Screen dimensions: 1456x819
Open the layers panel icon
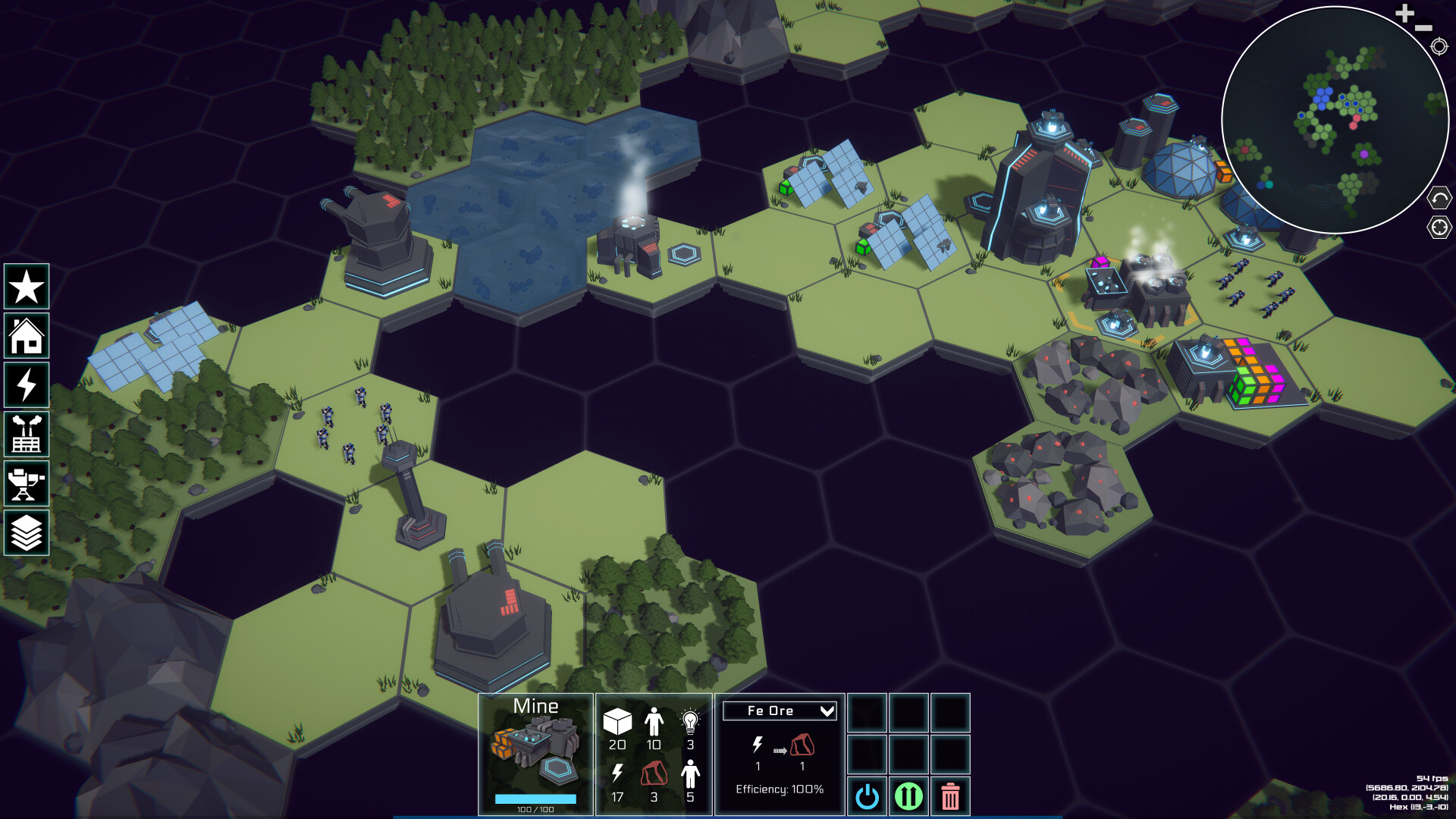(x=27, y=534)
